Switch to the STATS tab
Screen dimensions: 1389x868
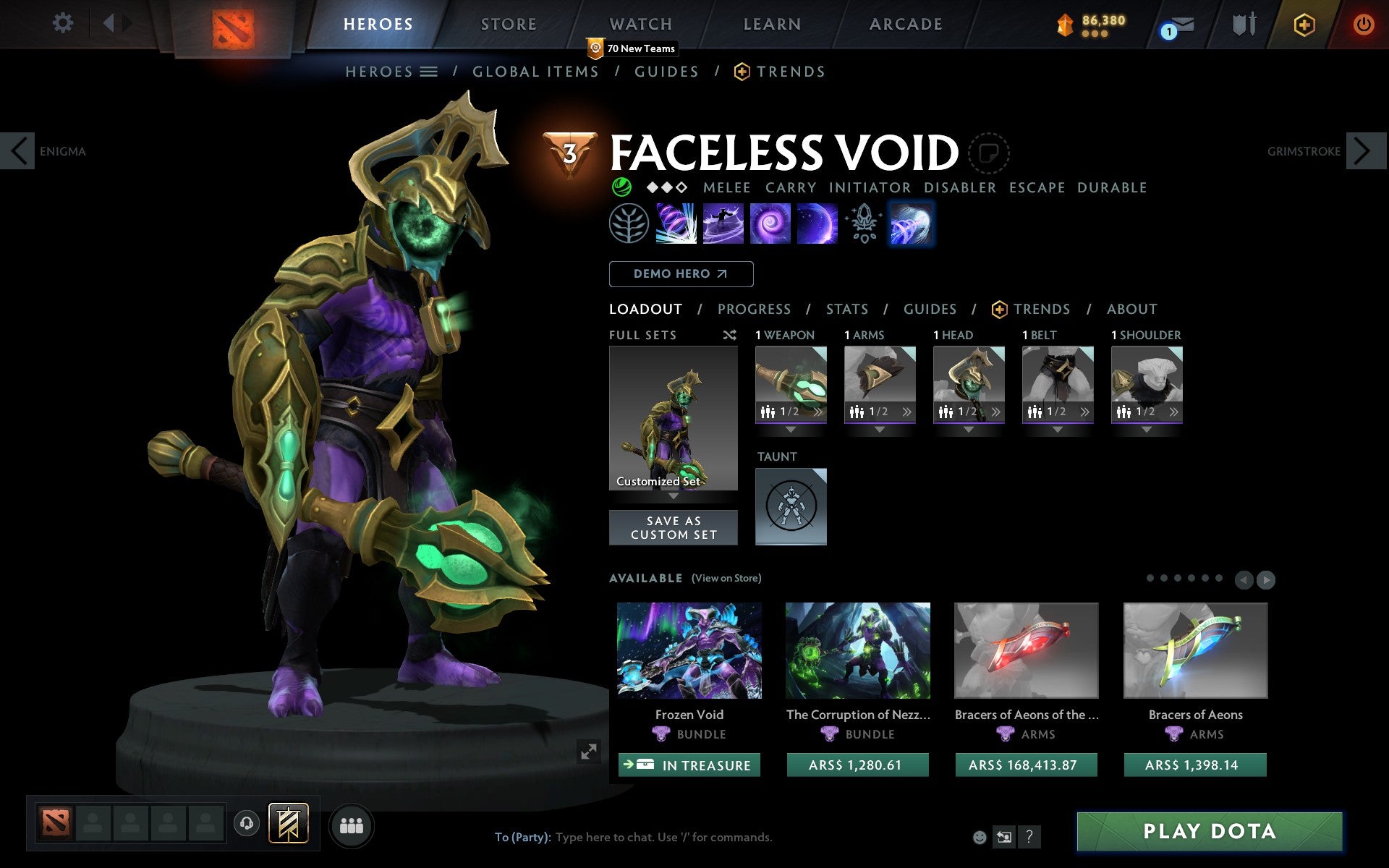click(x=846, y=309)
